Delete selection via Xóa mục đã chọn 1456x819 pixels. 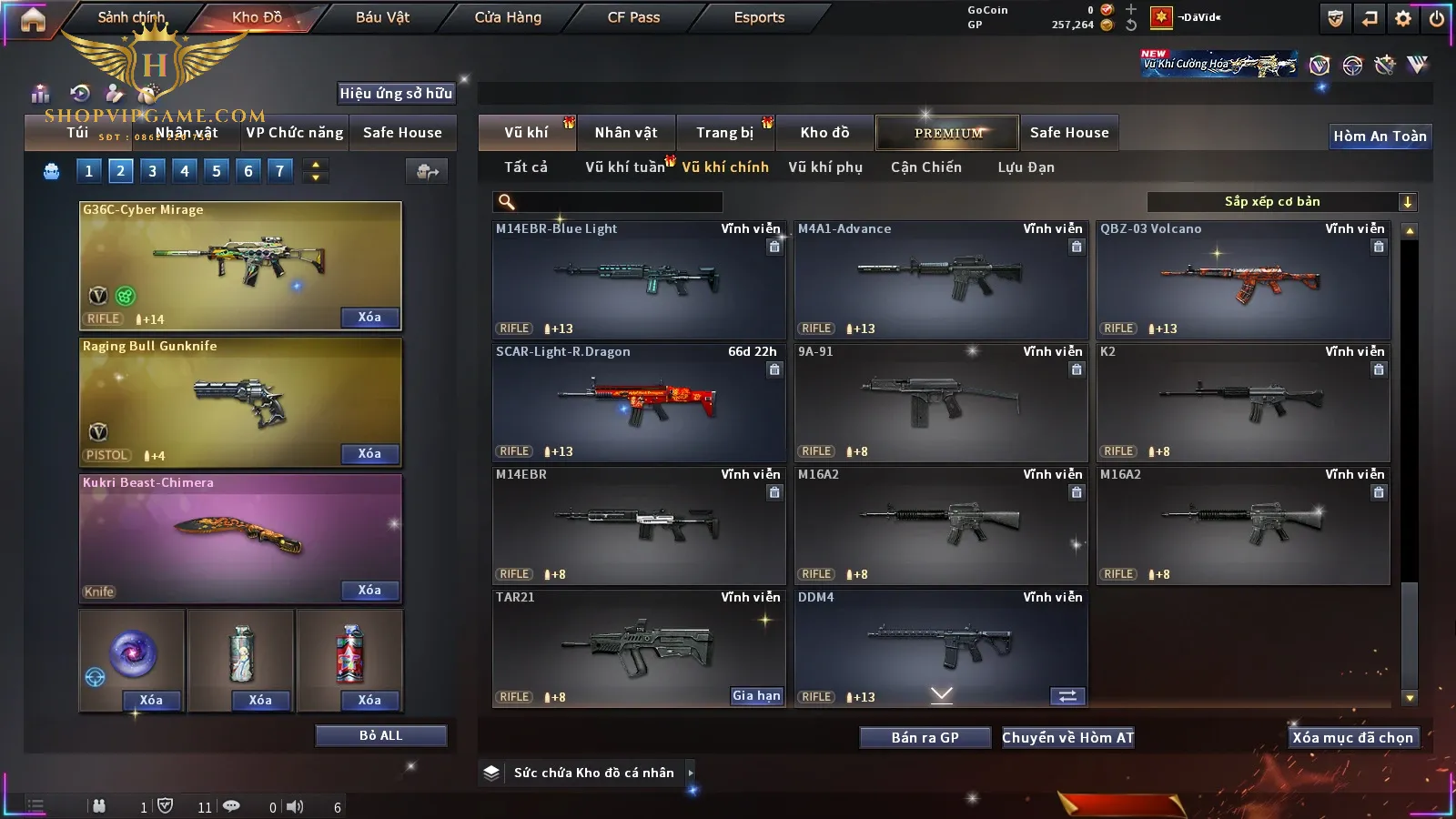(x=1352, y=737)
